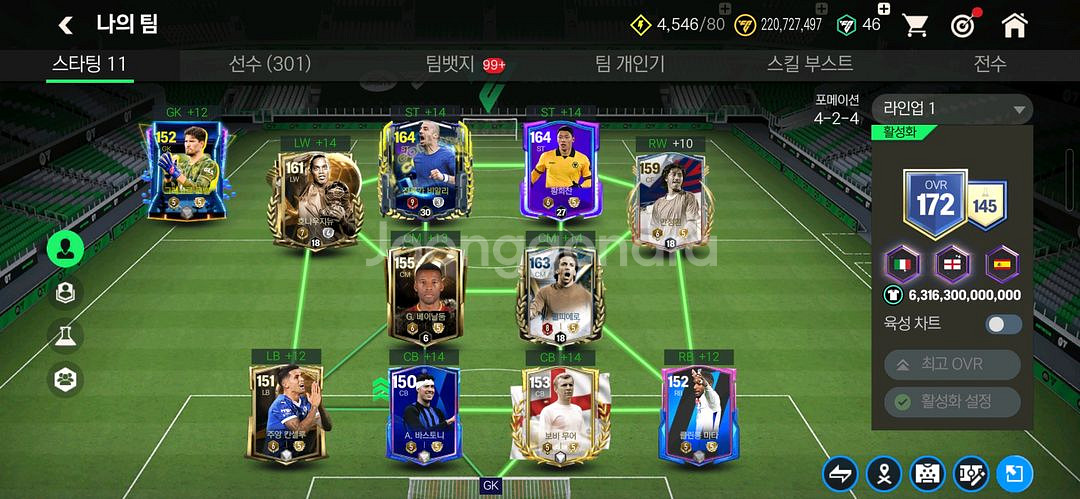Screen dimensions: 1080x499
Task: Go back using the arrow button
Action: click(66, 25)
